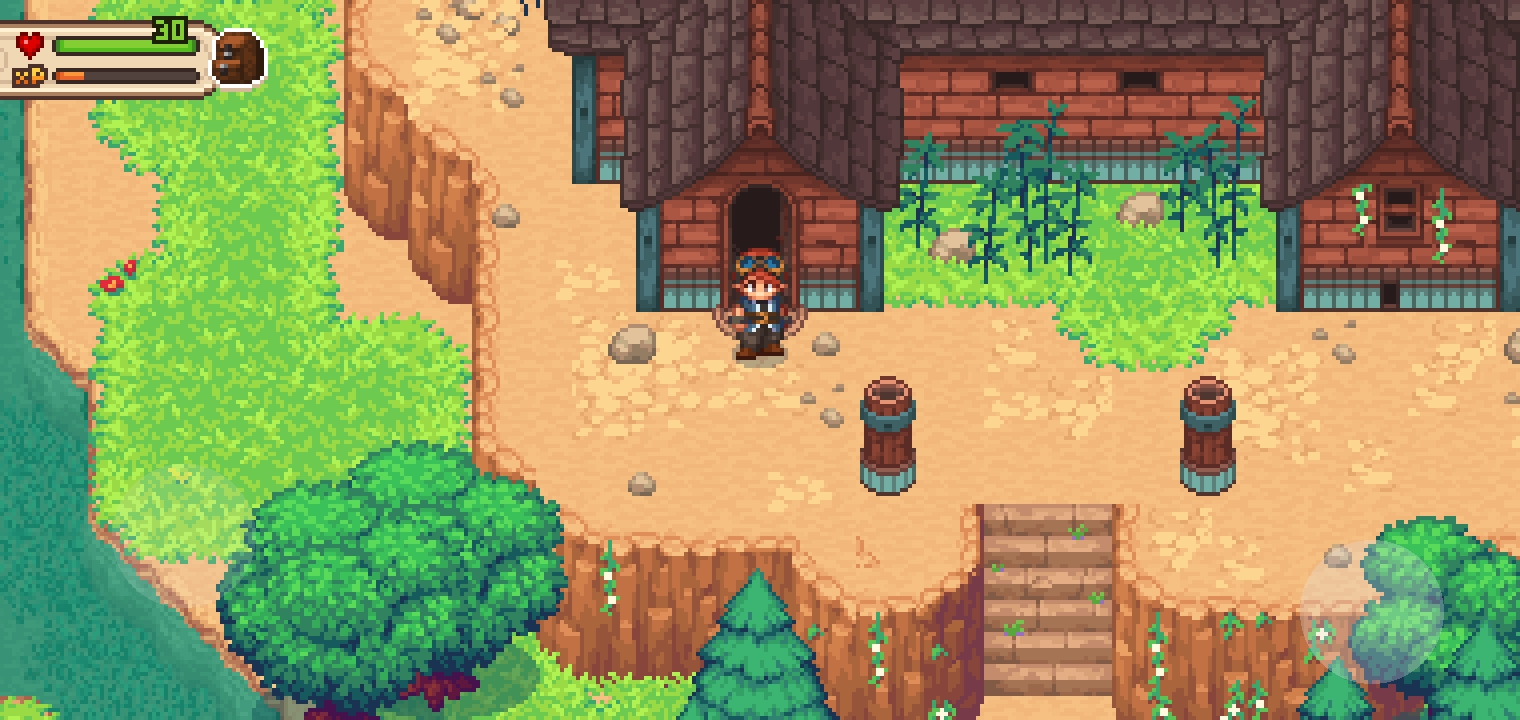This screenshot has width=1520, height=720.
Task: Click the red heart health icon
Action: point(30,44)
